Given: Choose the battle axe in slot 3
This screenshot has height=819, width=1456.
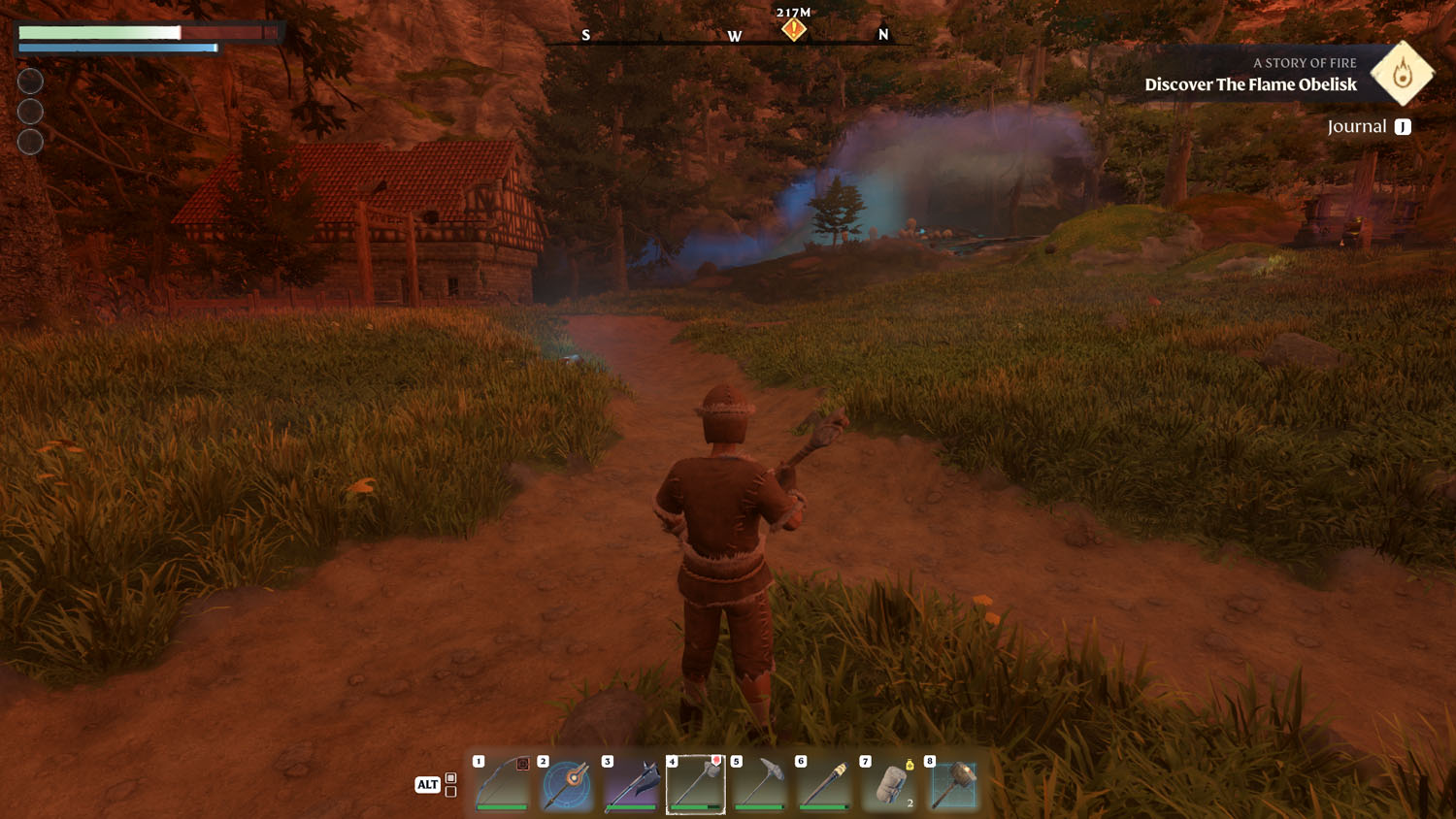Looking at the screenshot, I should (x=632, y=784).
